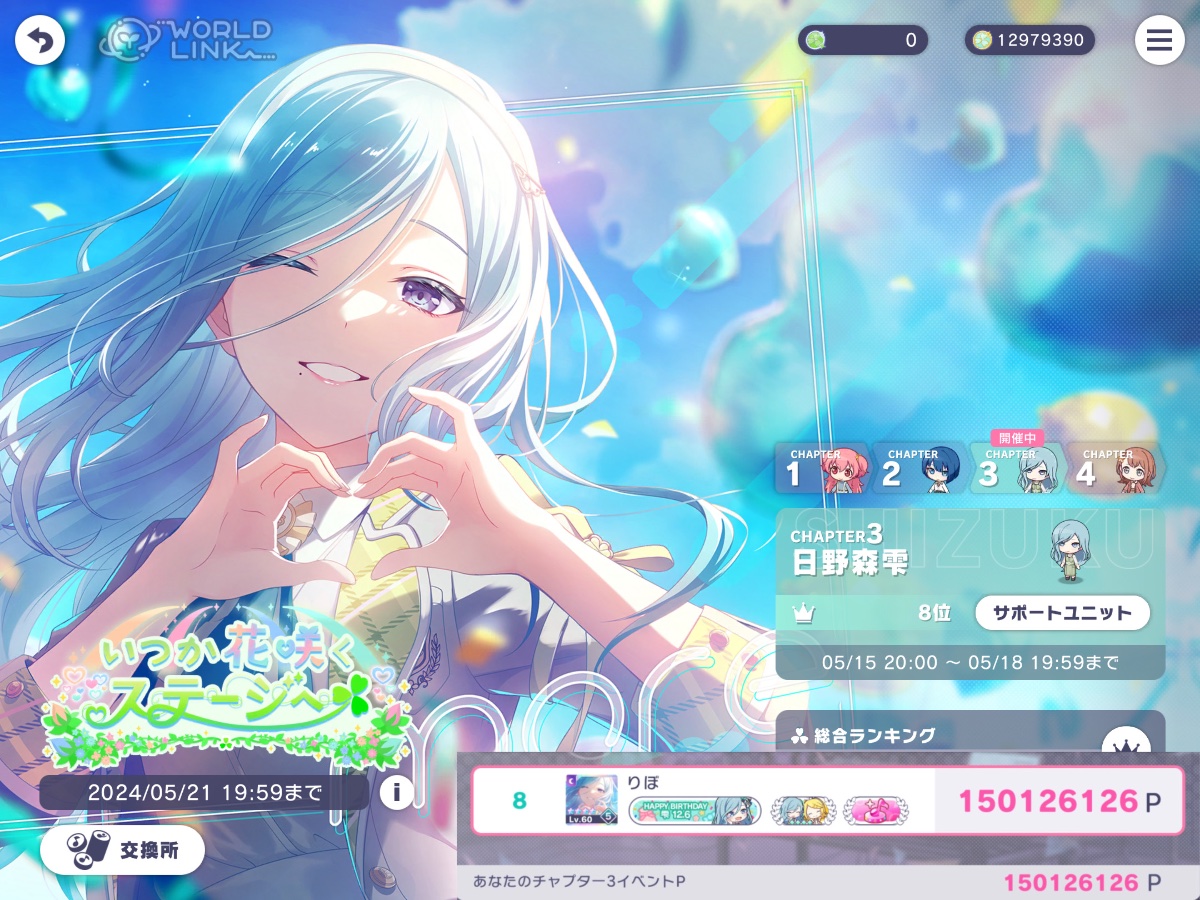
Task: Open the サポートユニット support unit screen
Action: point(1062,613)
